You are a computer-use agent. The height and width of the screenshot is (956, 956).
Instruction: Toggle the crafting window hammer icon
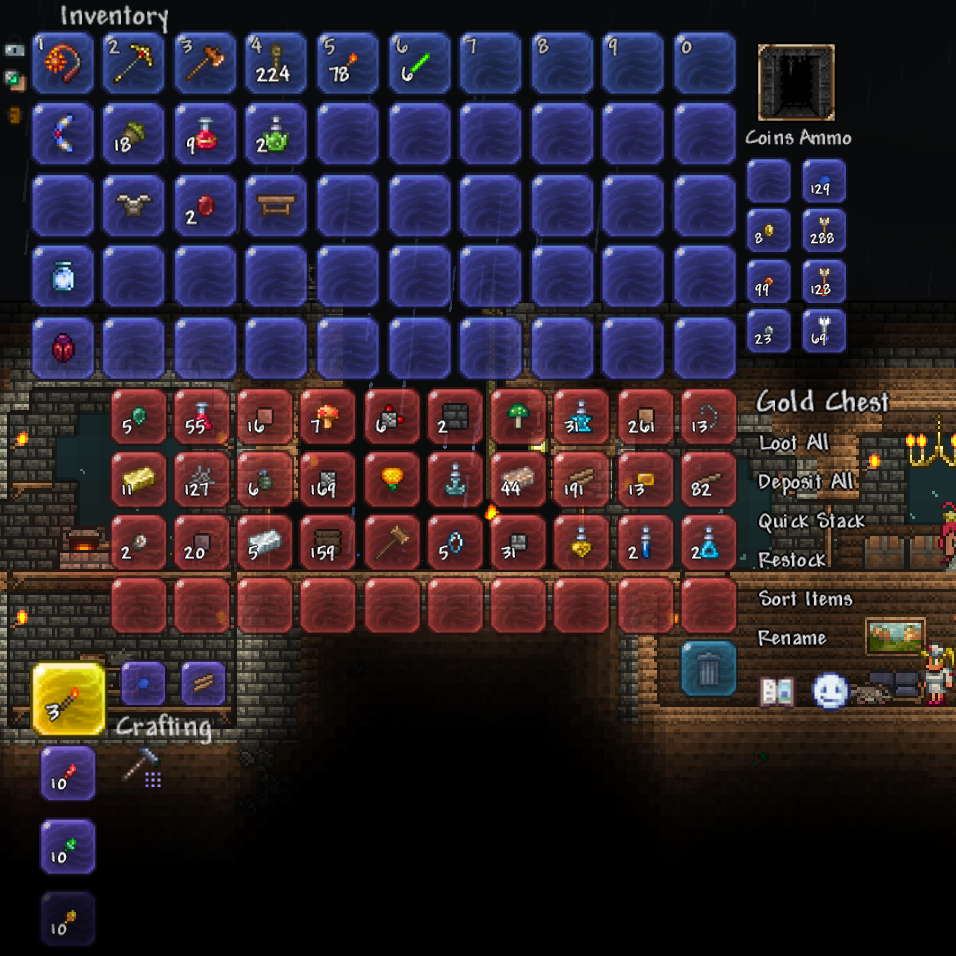[x=142, y=766]
